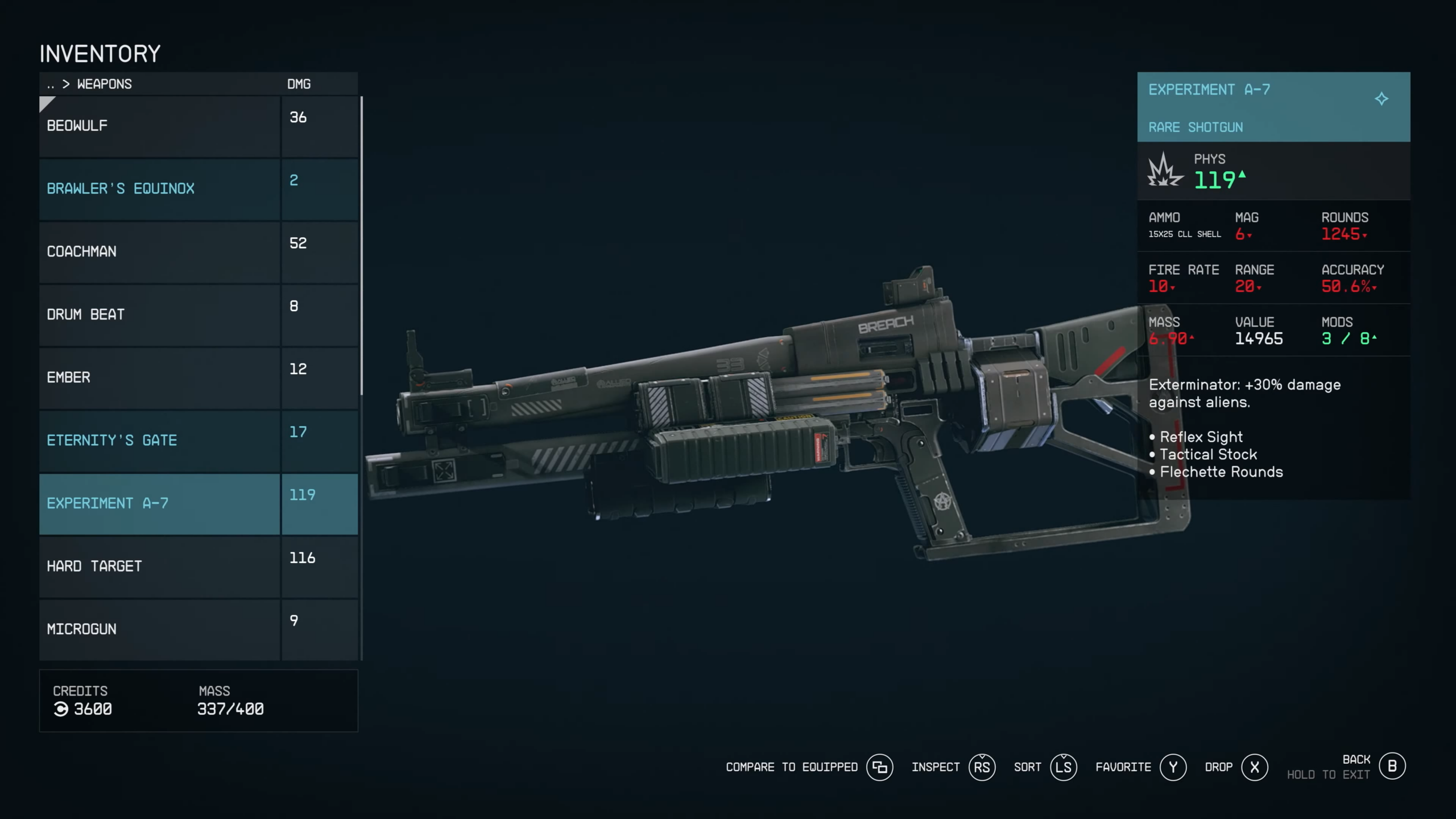Sort the list by DMG column header
1456x819 pixels.
[299, 84]
